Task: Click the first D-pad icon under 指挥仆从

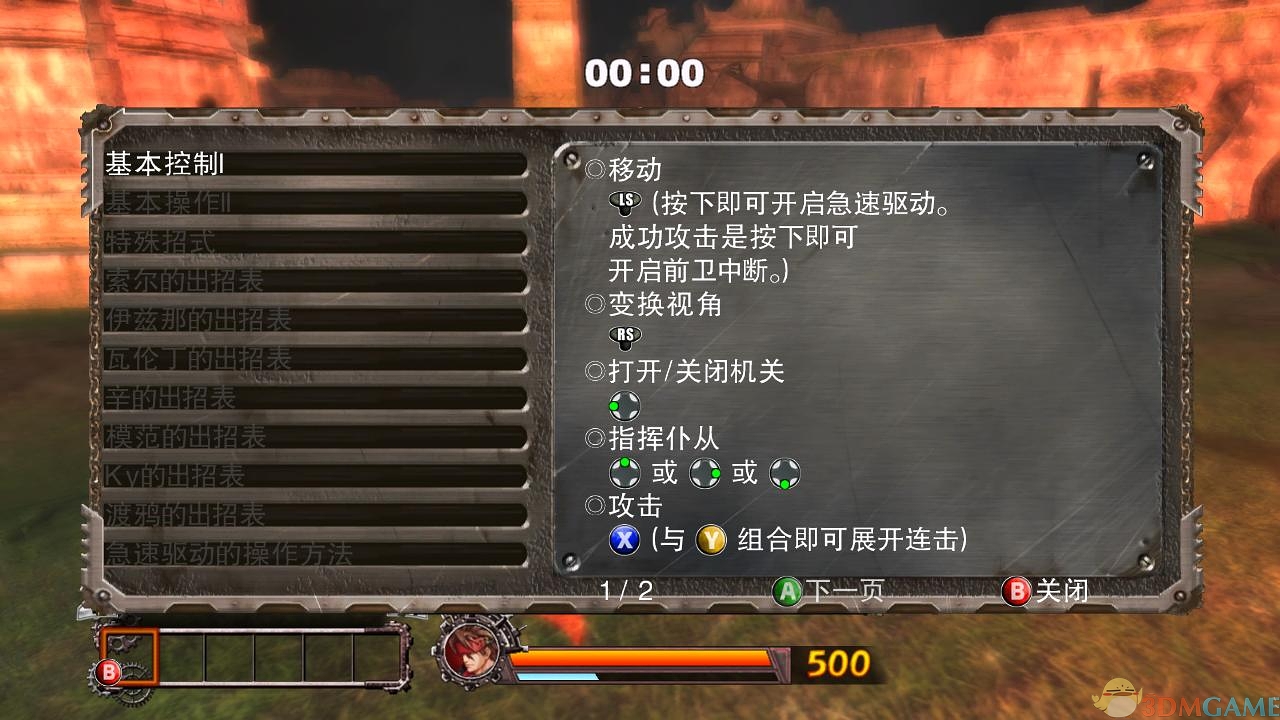Action: pos(627,473)
